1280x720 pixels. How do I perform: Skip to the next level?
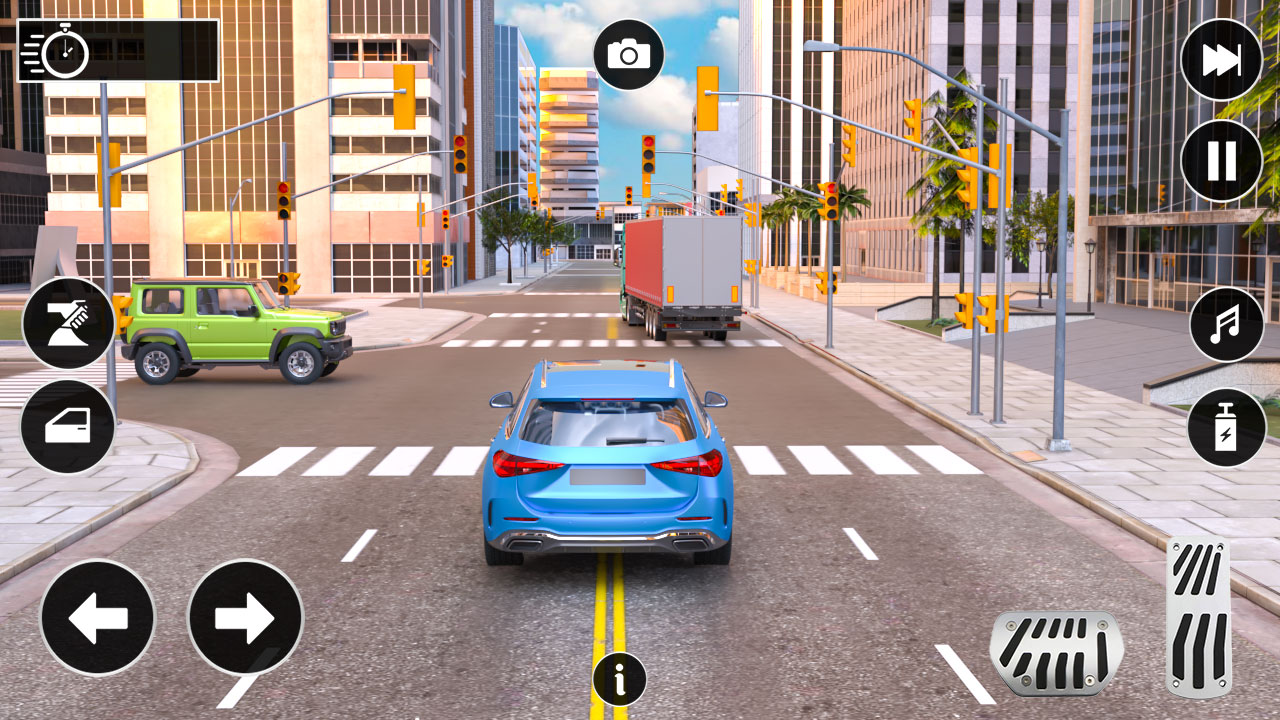(x=1221, y=60)
